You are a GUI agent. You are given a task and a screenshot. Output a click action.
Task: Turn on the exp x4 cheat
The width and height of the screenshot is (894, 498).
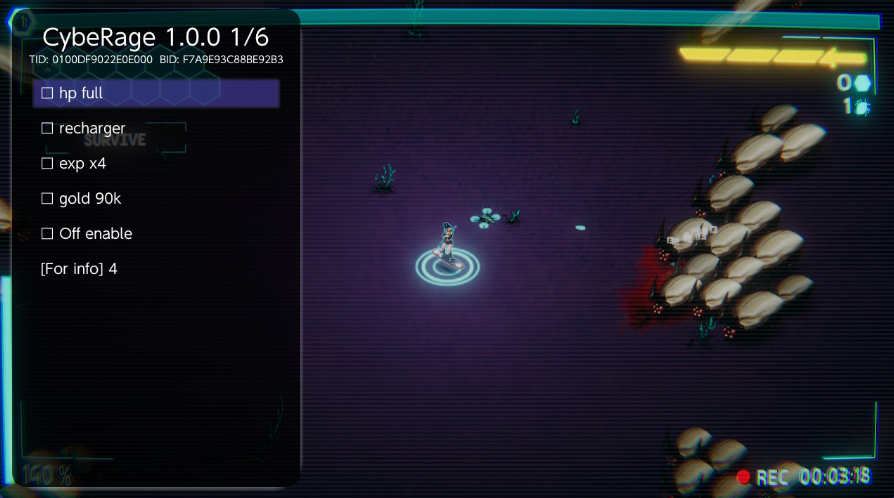coord(73,164)
